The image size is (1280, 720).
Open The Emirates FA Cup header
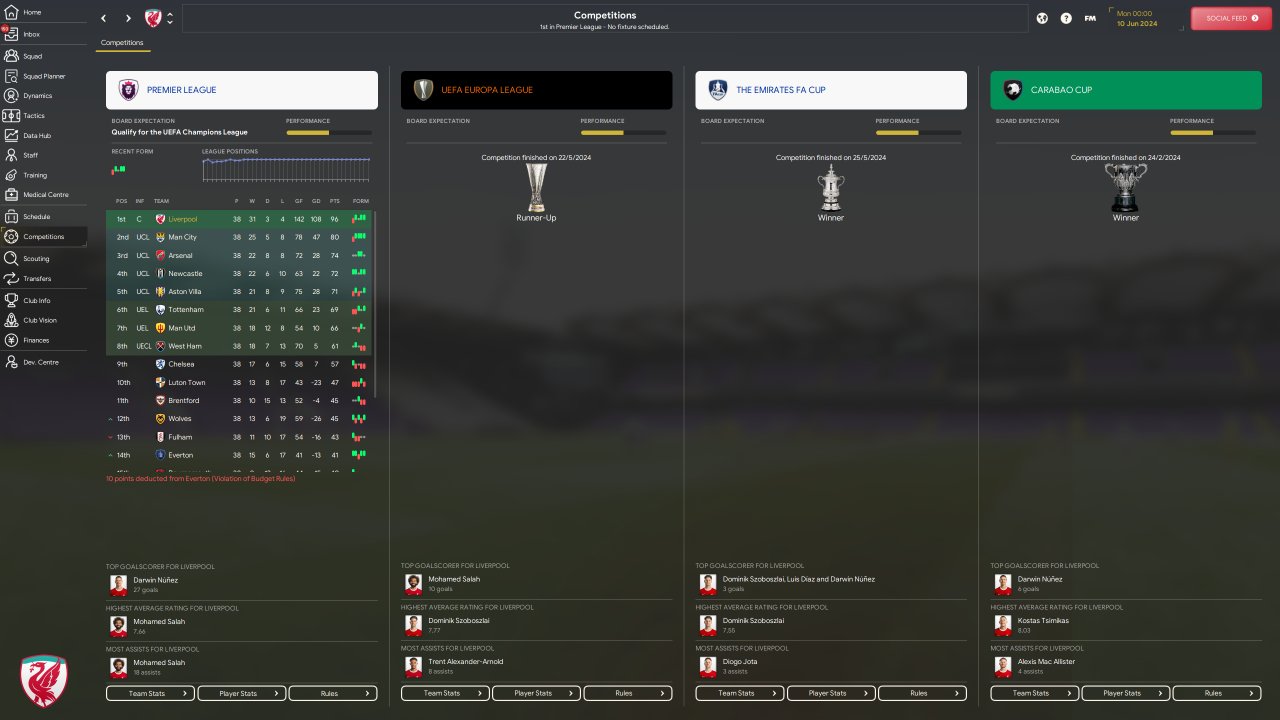click(x=831, y=90)
